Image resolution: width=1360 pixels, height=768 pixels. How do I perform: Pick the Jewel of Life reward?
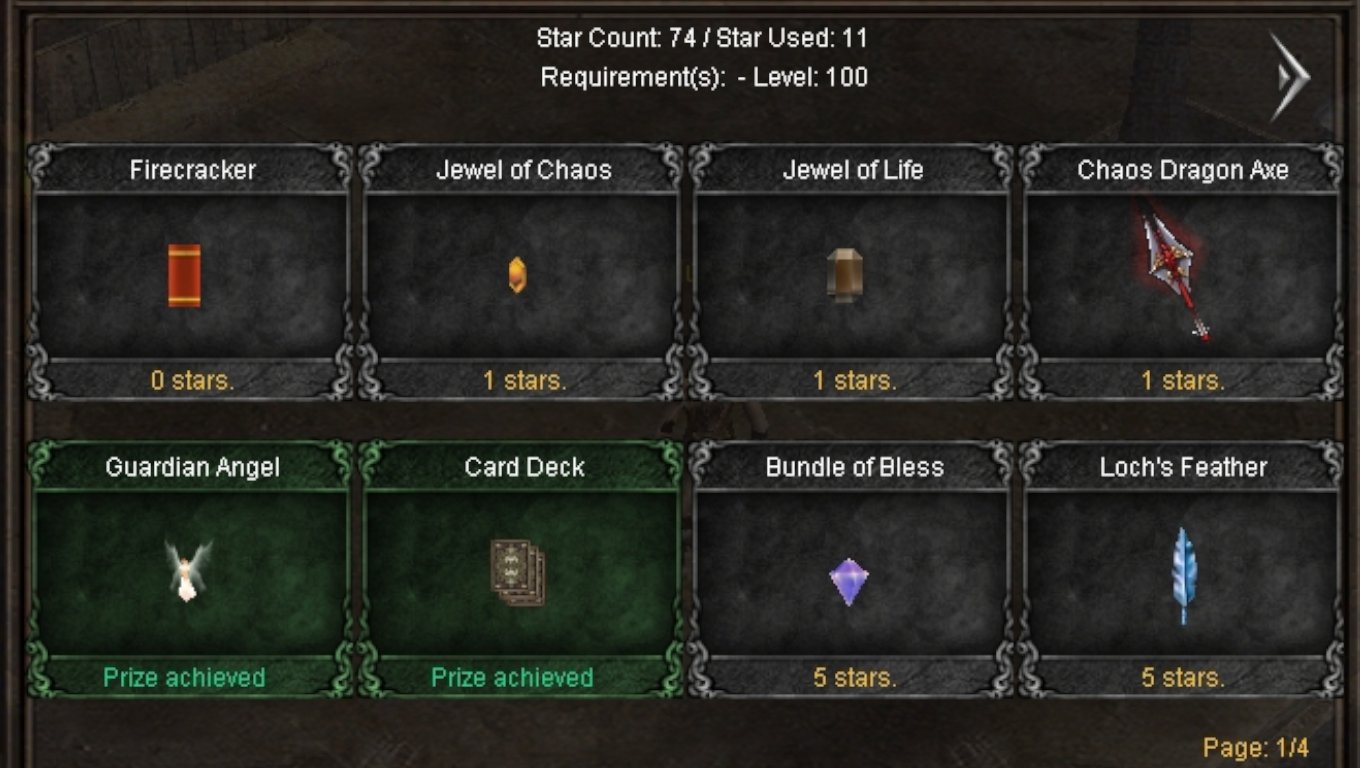(851, 274)
